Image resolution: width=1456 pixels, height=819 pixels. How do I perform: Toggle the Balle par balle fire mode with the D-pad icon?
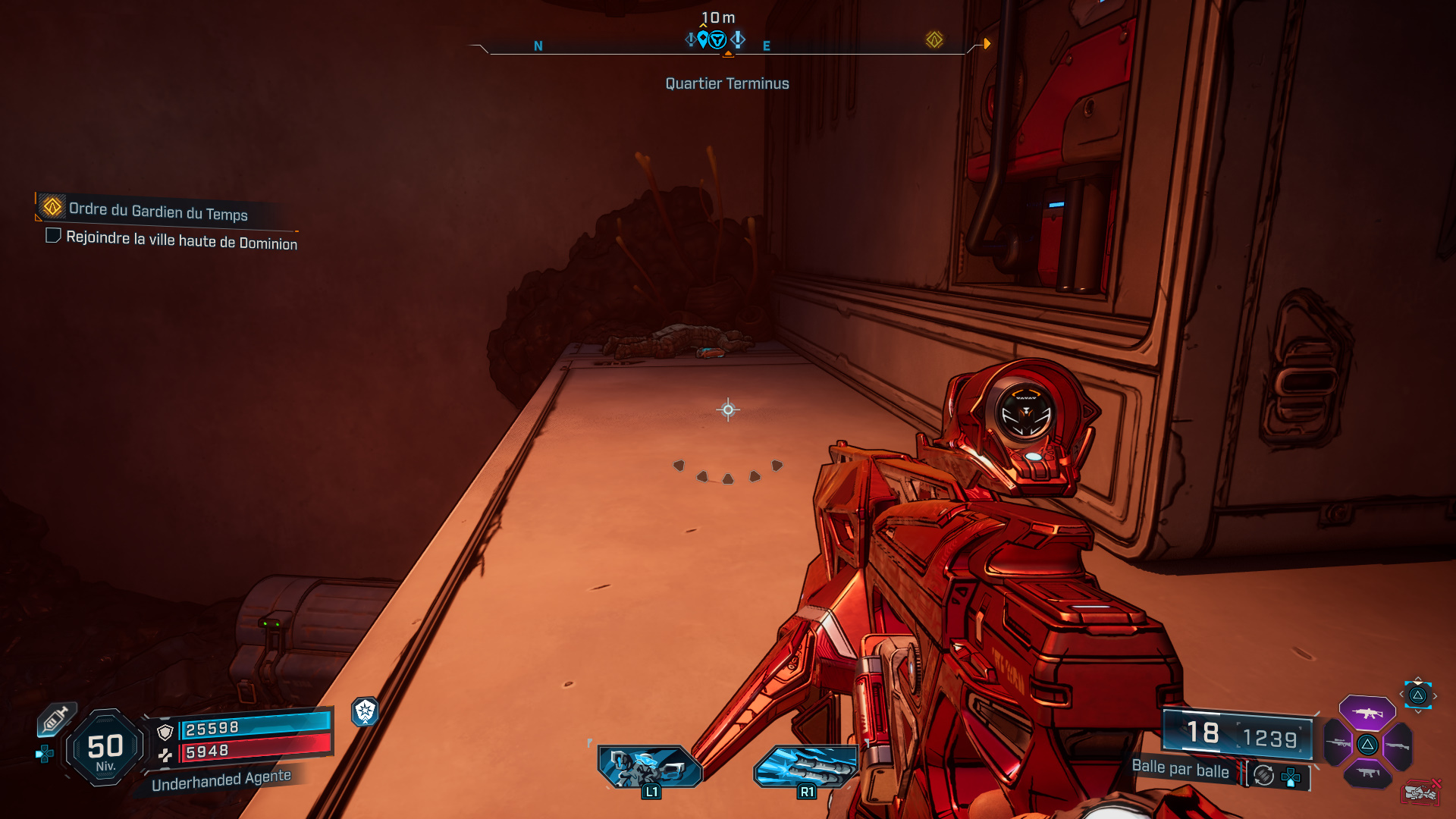[x=1291, y=777]
